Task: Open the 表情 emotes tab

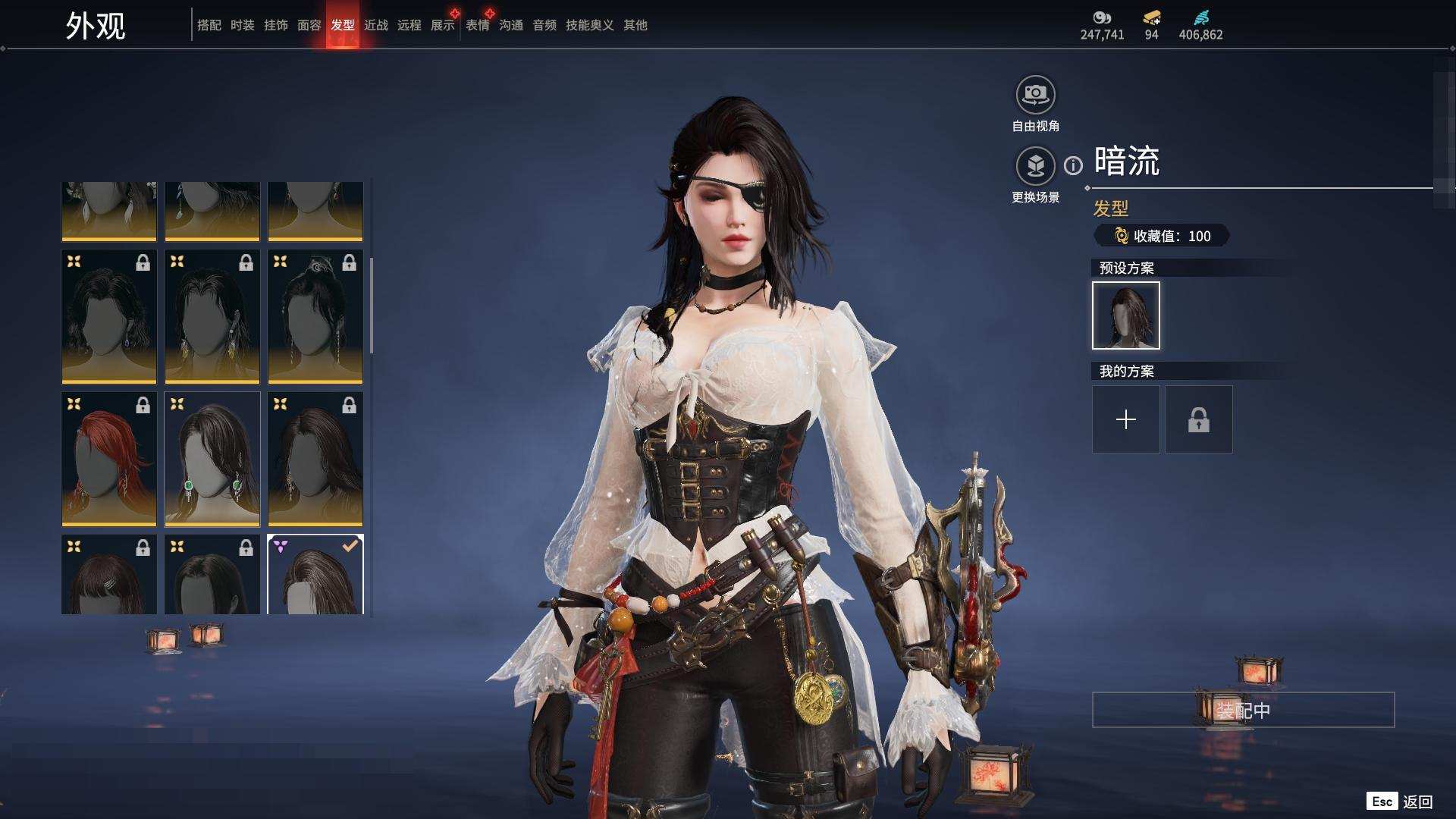Action: pyautogui.click(x=477, y=25)
